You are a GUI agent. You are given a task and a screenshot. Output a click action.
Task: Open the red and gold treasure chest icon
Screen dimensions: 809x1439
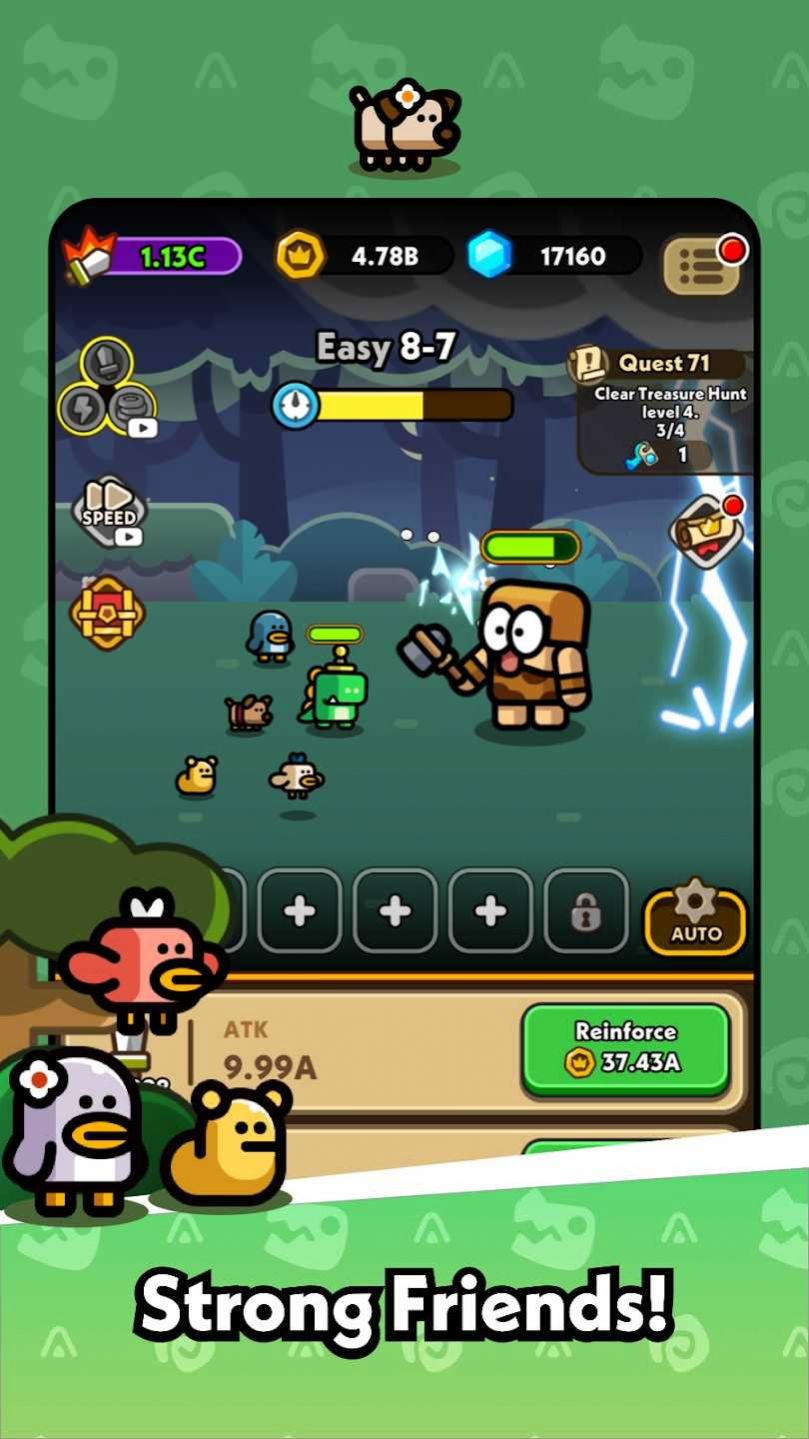[x=107, y=613]
